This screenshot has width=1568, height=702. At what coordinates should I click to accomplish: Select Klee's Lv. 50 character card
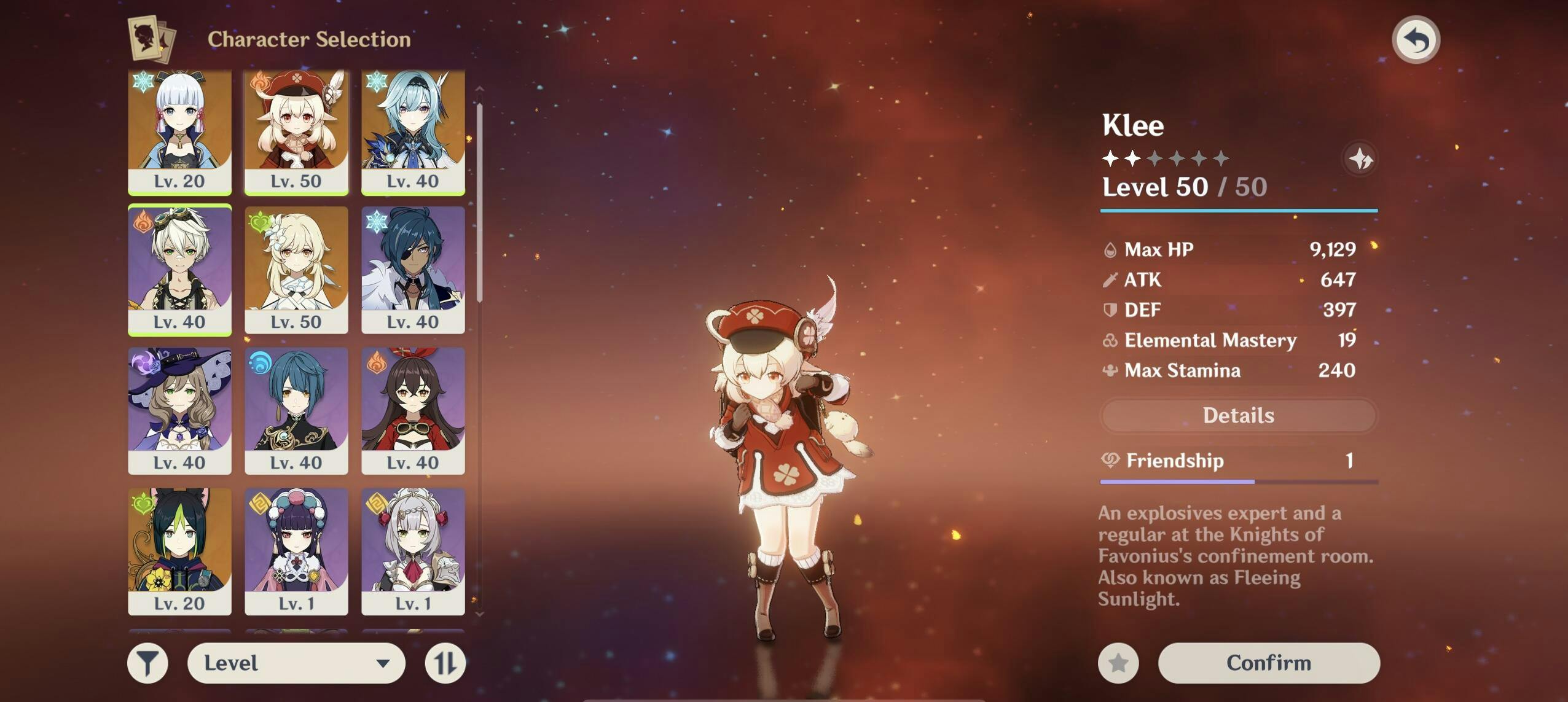(296, 132)
